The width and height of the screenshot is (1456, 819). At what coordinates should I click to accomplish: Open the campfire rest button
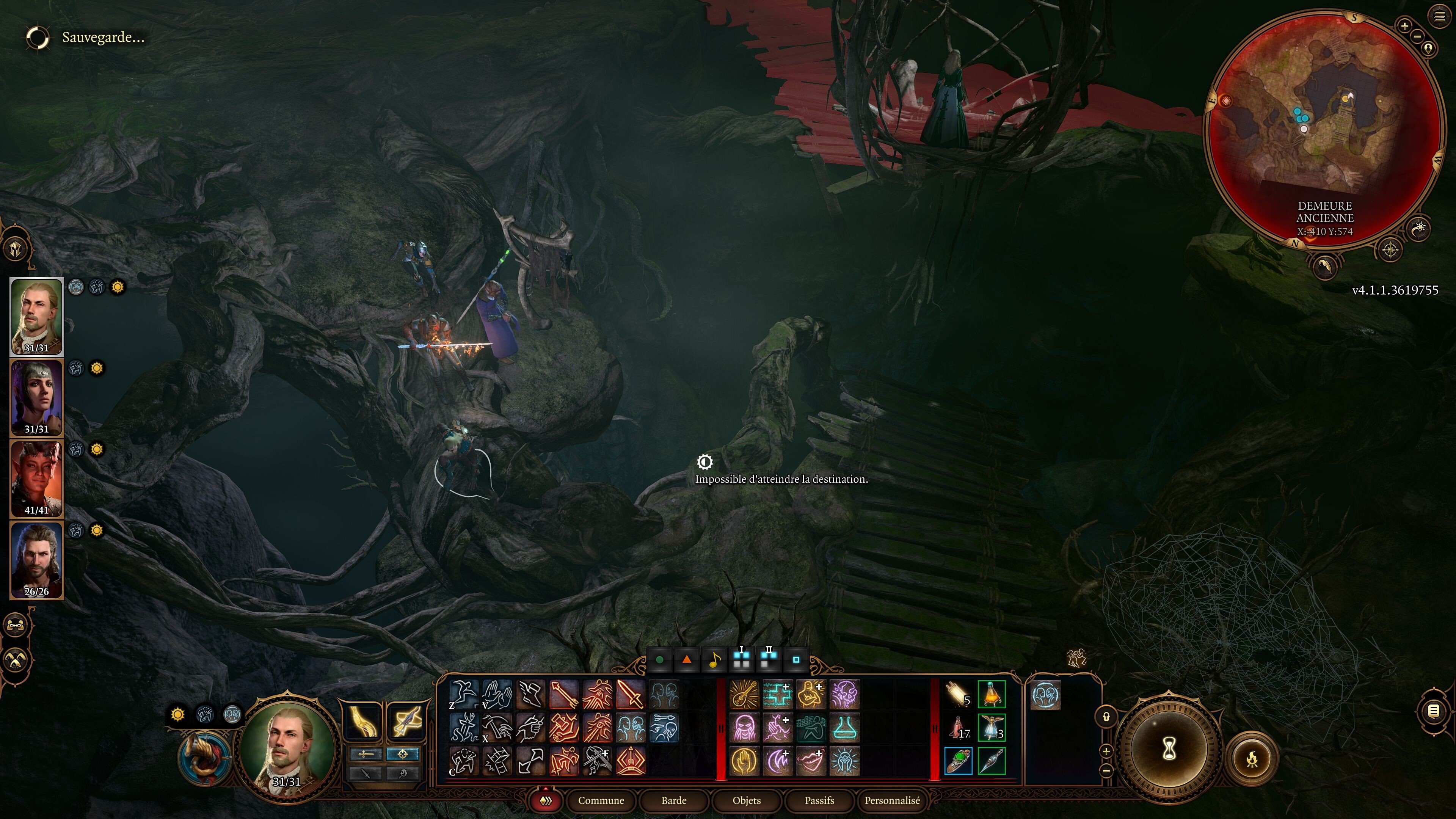(x=1252, y=758)
